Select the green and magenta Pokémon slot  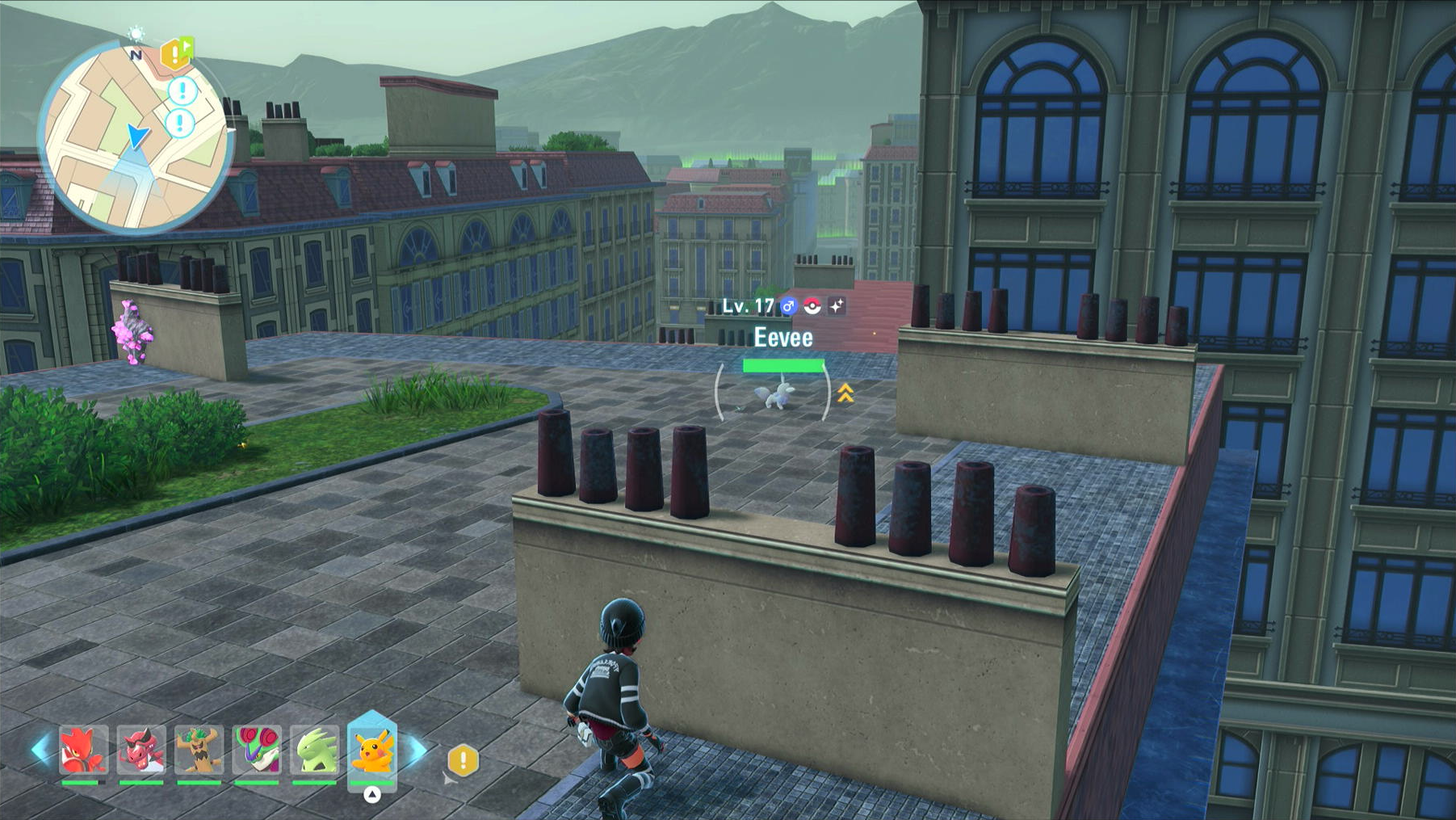(x=257, y=750)
